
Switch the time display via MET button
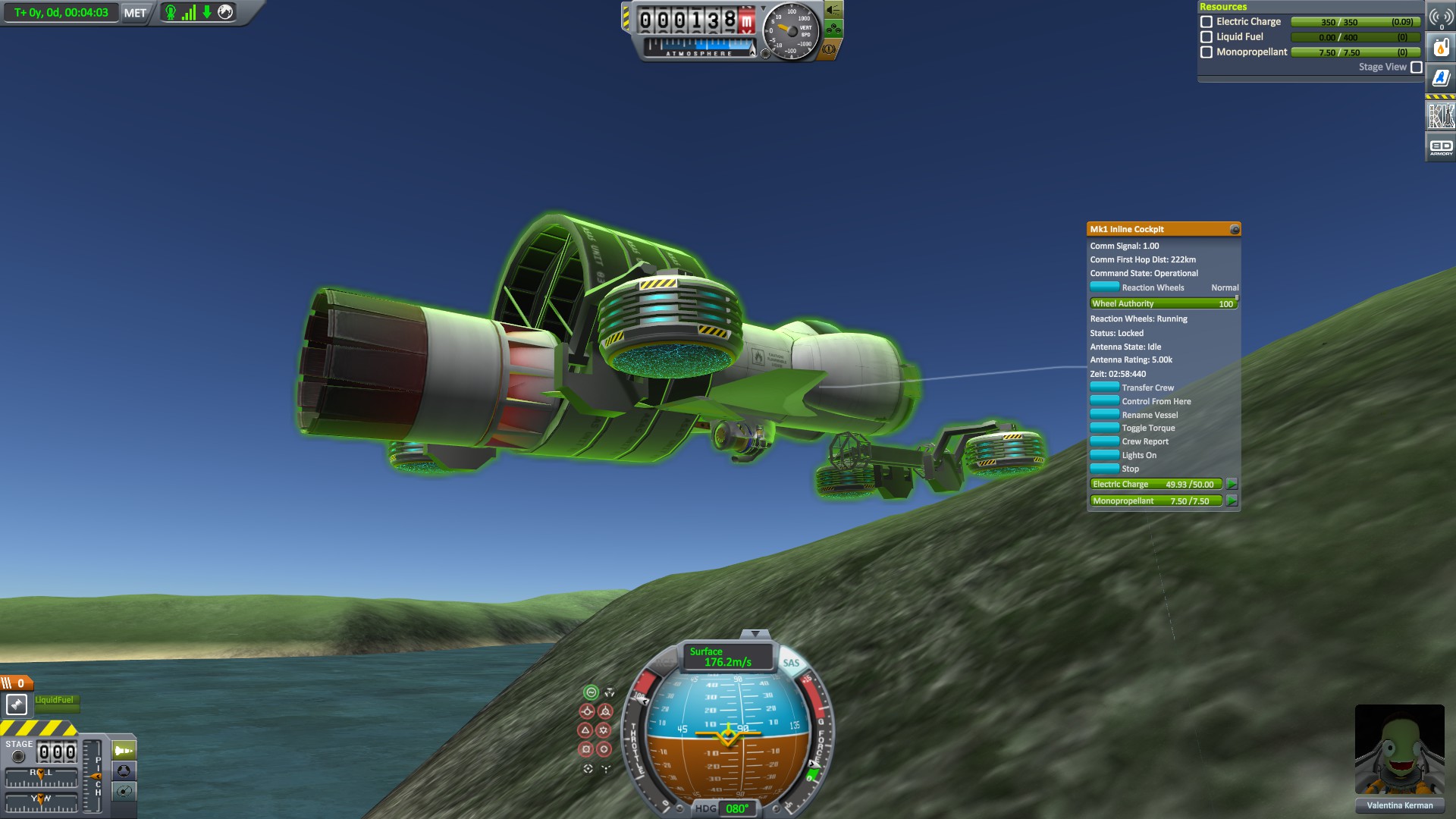(135, 13)
